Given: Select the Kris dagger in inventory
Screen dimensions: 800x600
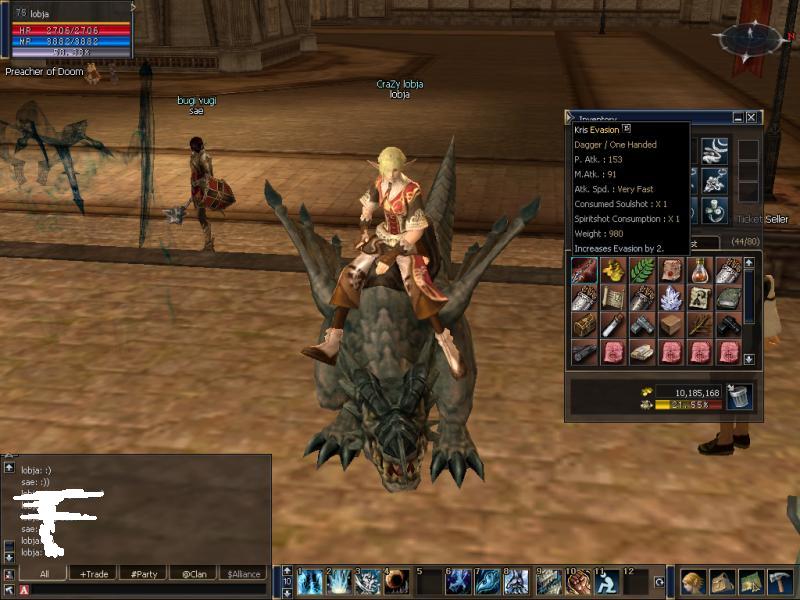Looking at the screenshot, I should click(x=584, y=270).
